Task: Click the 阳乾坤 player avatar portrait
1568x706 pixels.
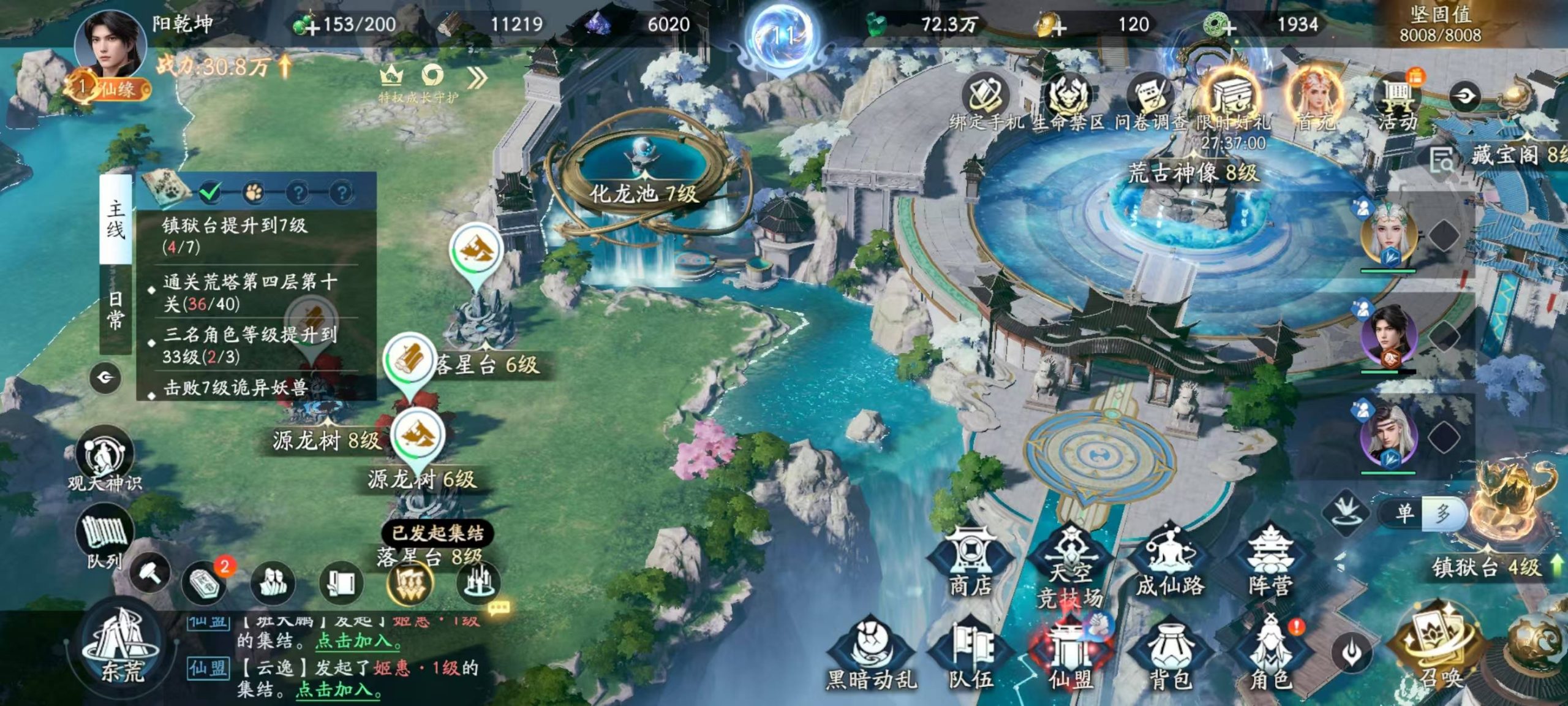Action: coord(110,46)
